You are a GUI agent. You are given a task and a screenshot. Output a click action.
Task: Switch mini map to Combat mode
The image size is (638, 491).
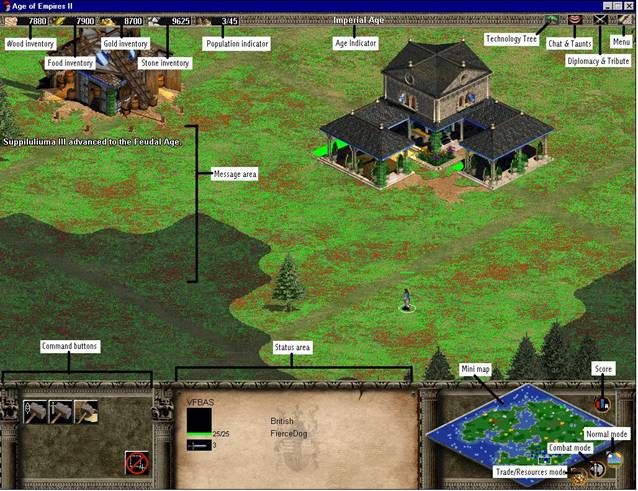coord(596,468)
